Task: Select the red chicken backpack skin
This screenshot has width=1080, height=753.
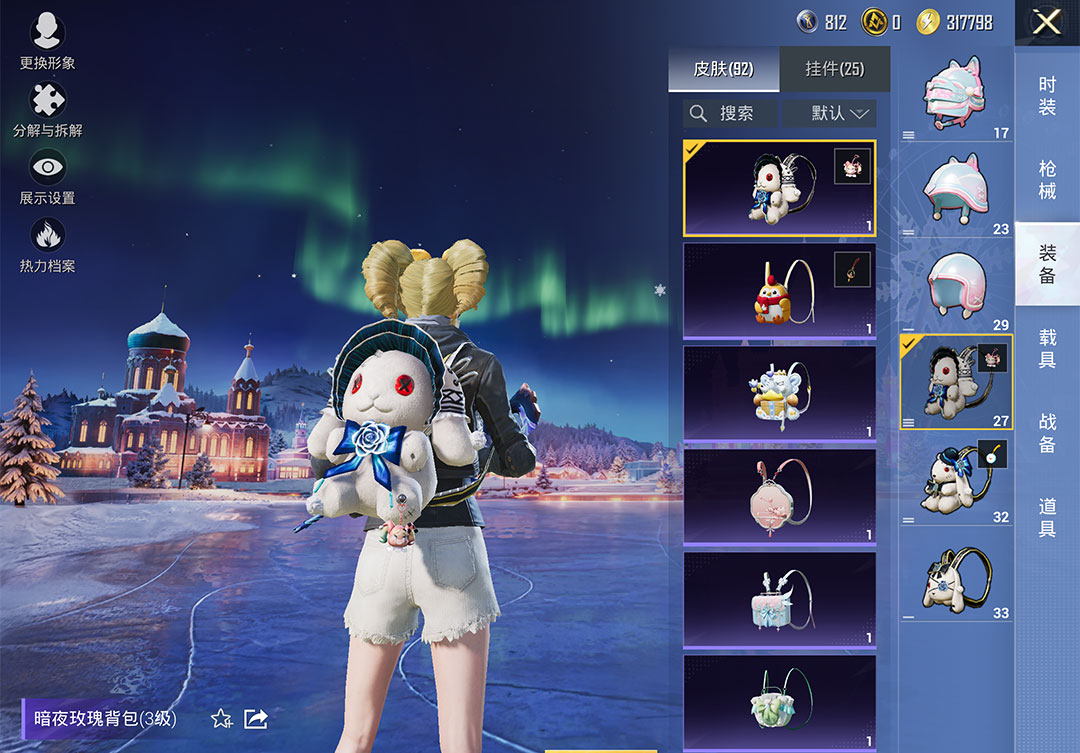Action: (x=779, y=291)
